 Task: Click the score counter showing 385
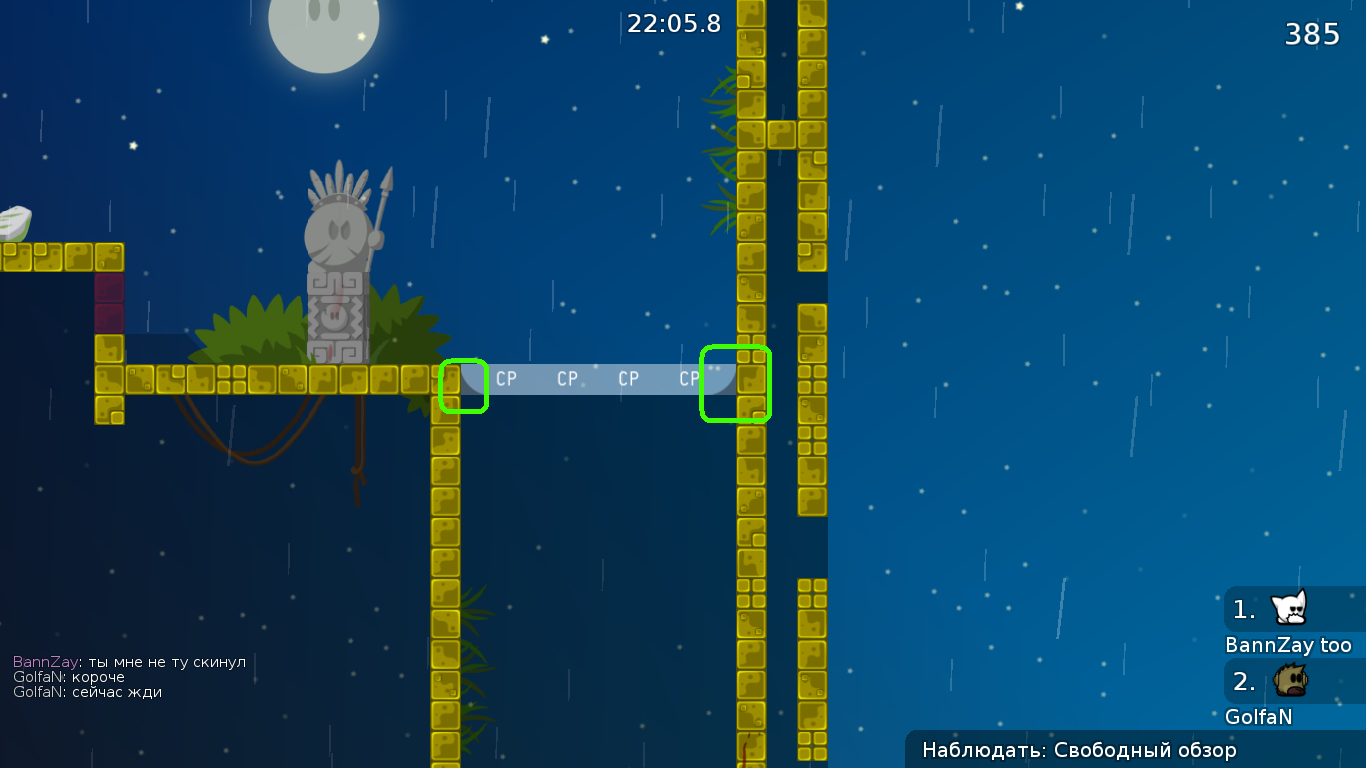(1312, 33)
